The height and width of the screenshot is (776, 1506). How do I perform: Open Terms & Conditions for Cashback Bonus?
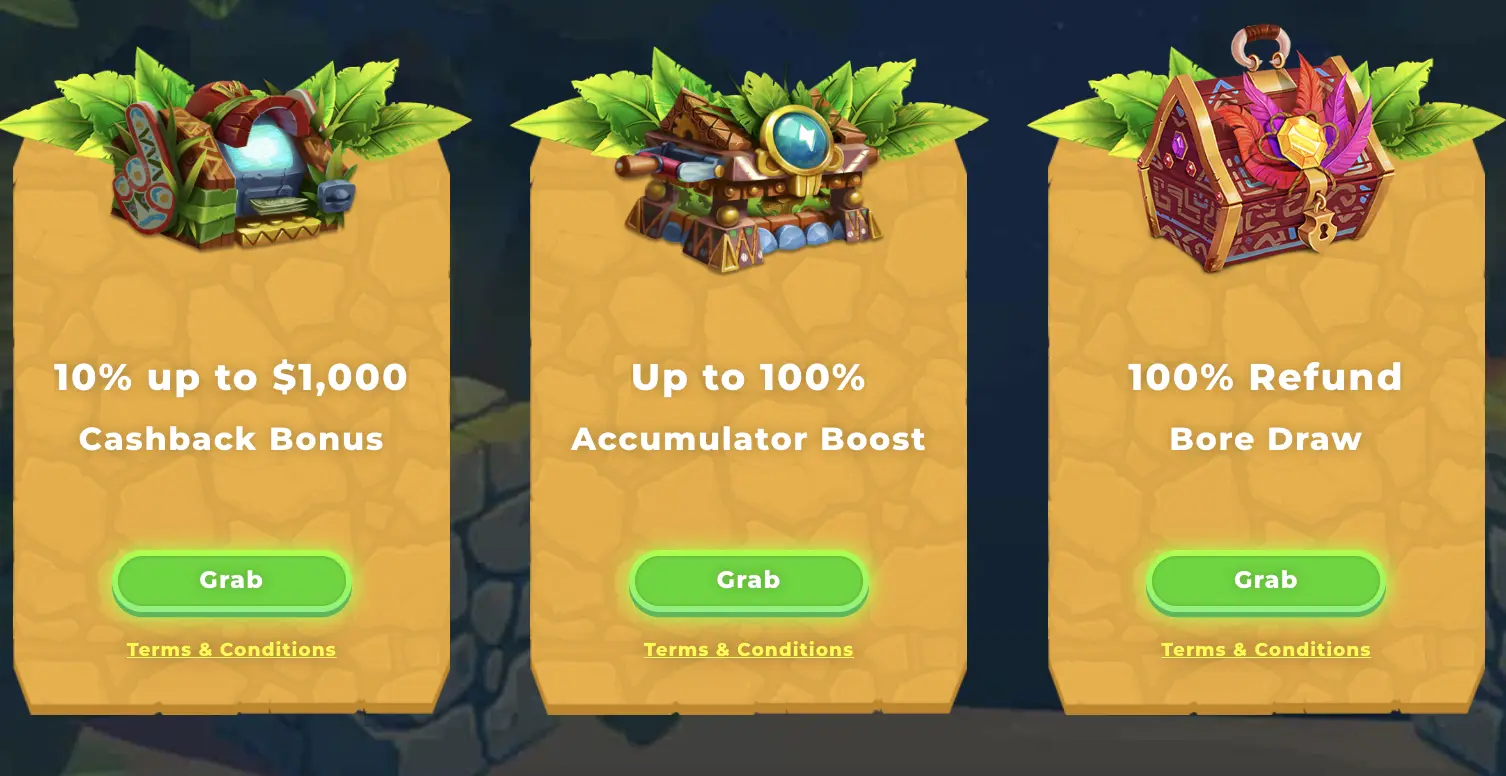(x=231, y=649)
